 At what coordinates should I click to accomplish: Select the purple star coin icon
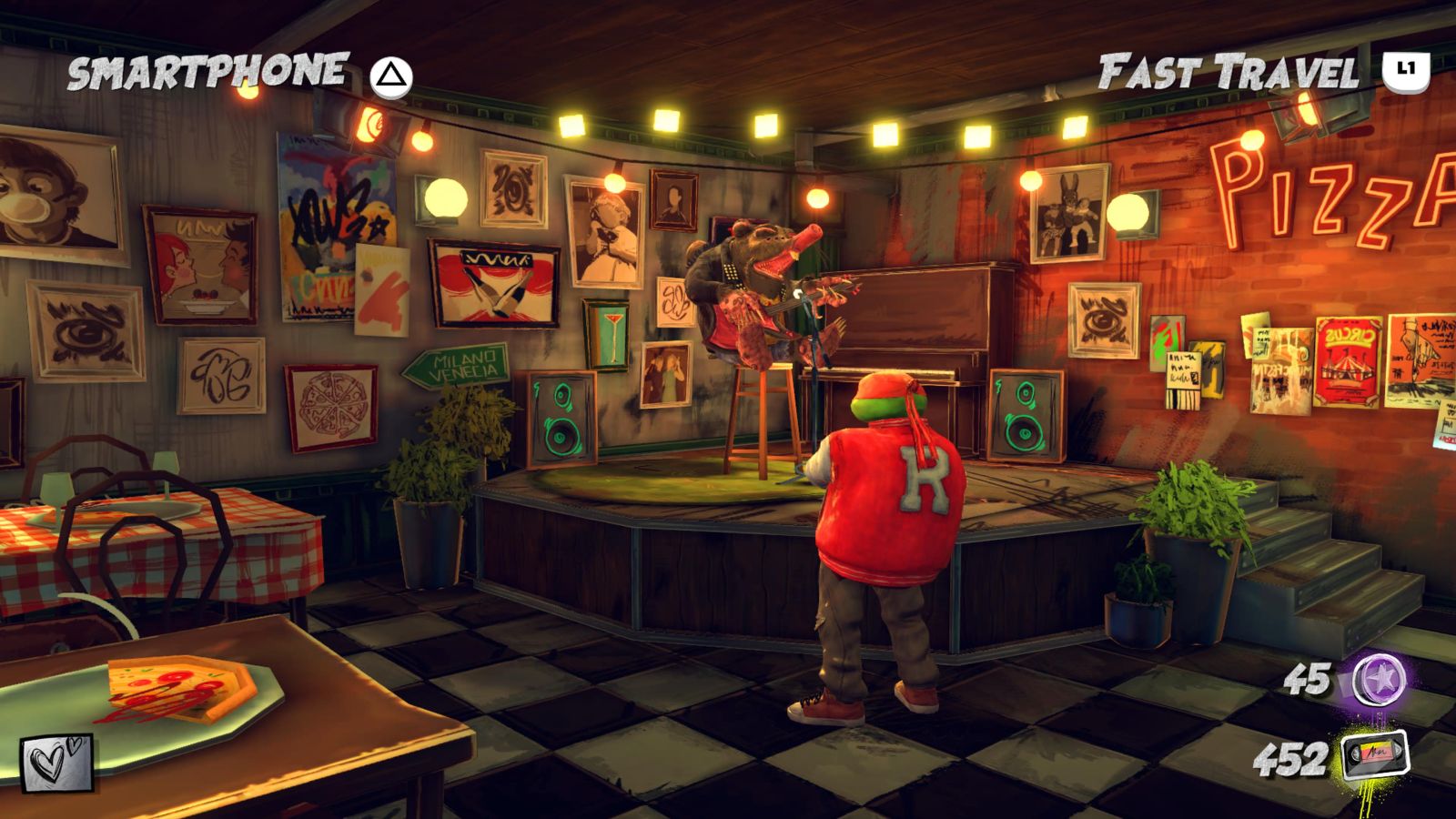point(1380,680)
